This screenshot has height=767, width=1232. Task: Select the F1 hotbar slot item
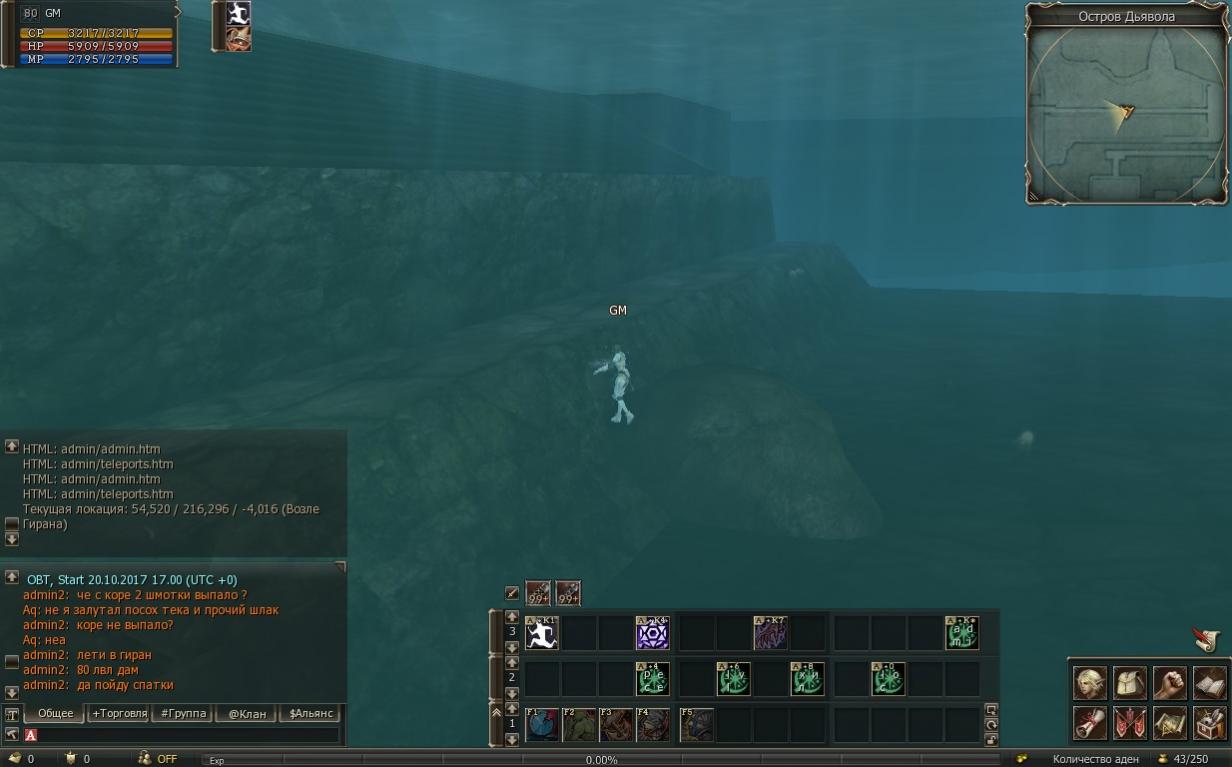click(542, 725)
